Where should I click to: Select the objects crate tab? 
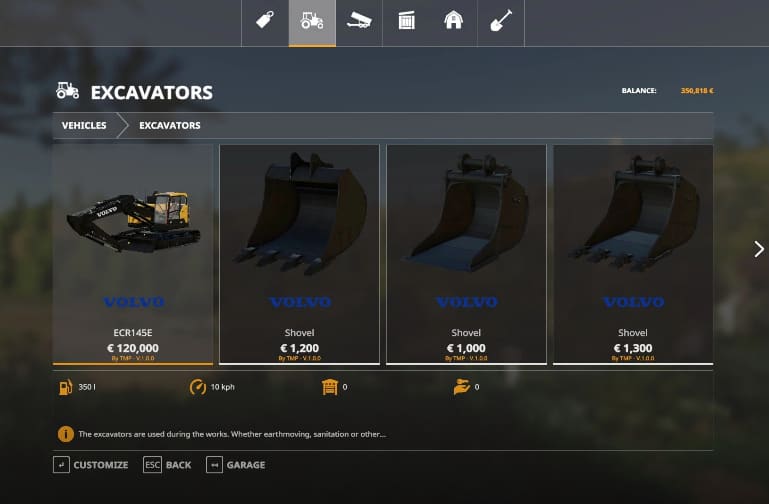(x=406, y=22)
